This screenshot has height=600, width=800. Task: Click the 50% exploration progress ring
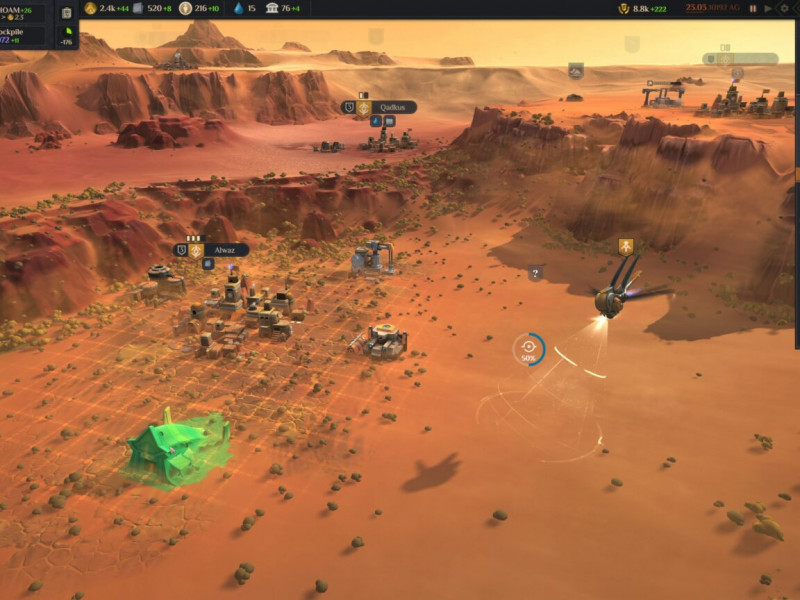tap(529, 348)
